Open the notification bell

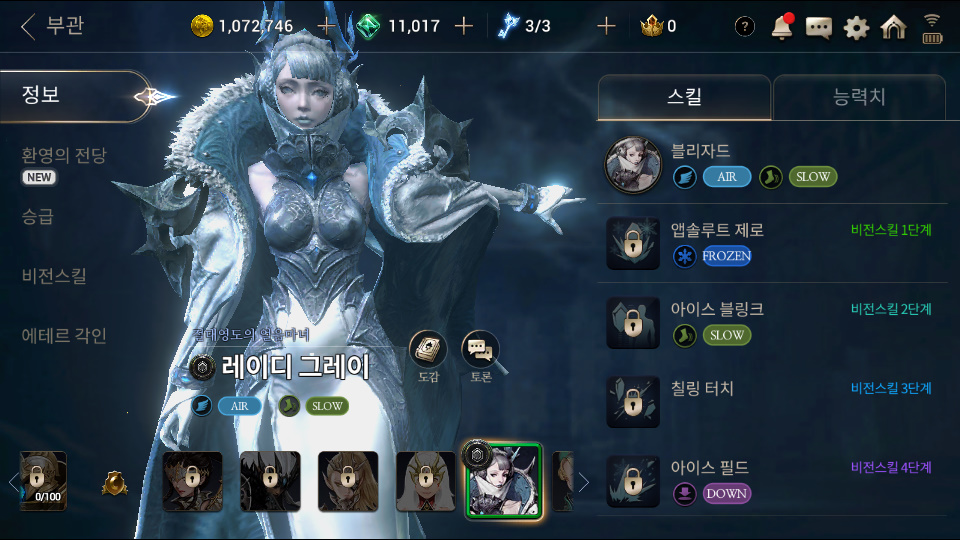click(x=782, y=27)
